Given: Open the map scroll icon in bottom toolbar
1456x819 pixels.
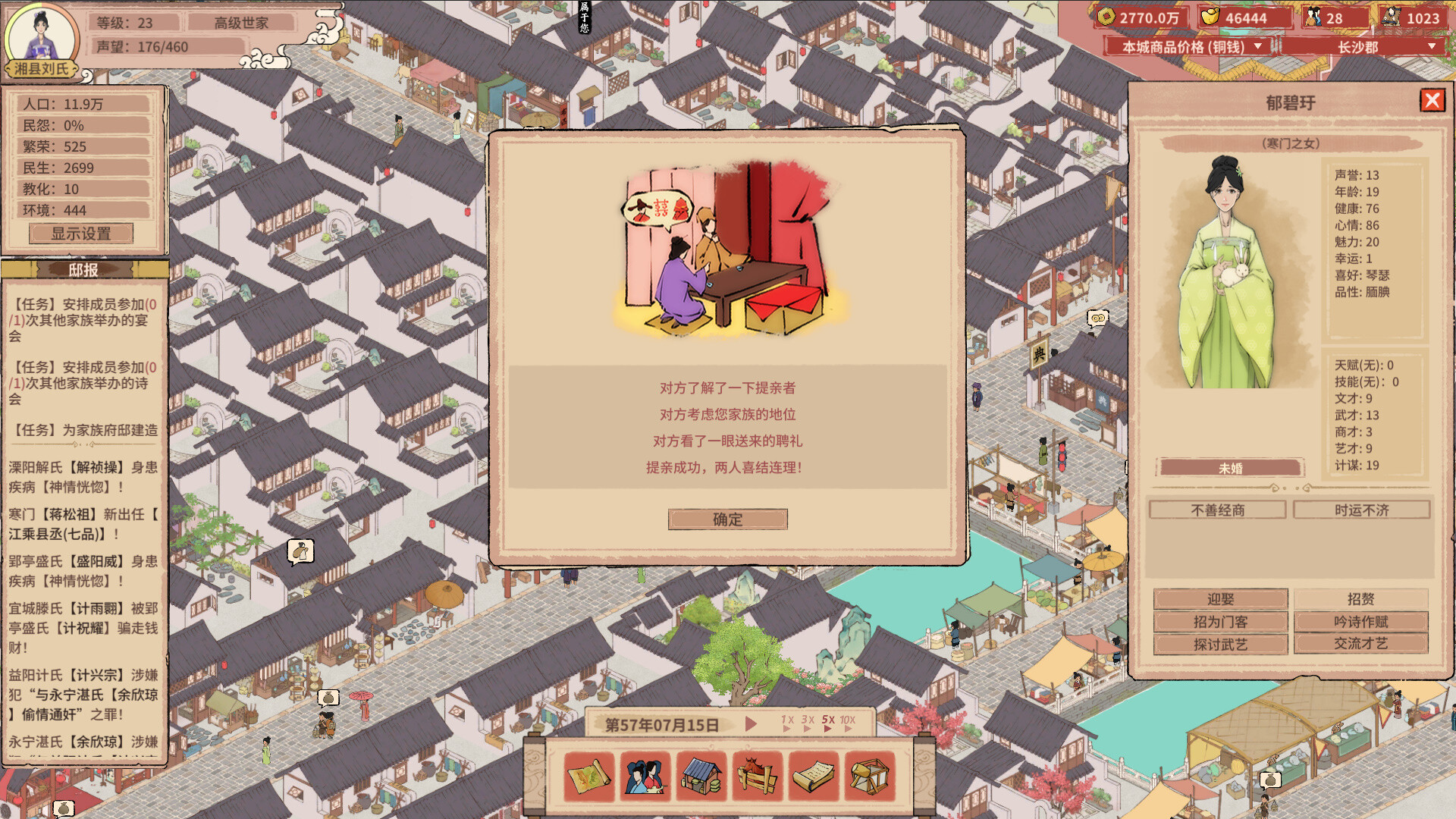Looking at the screenshot, I should (591, 777).
